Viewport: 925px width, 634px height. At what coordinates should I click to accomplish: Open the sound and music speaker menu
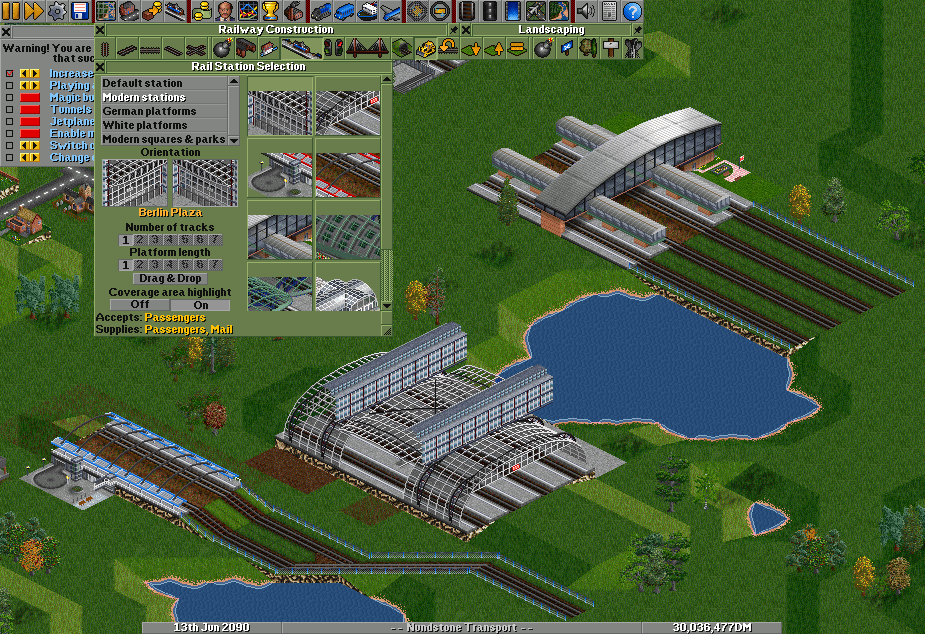click(x=586, y=11)
